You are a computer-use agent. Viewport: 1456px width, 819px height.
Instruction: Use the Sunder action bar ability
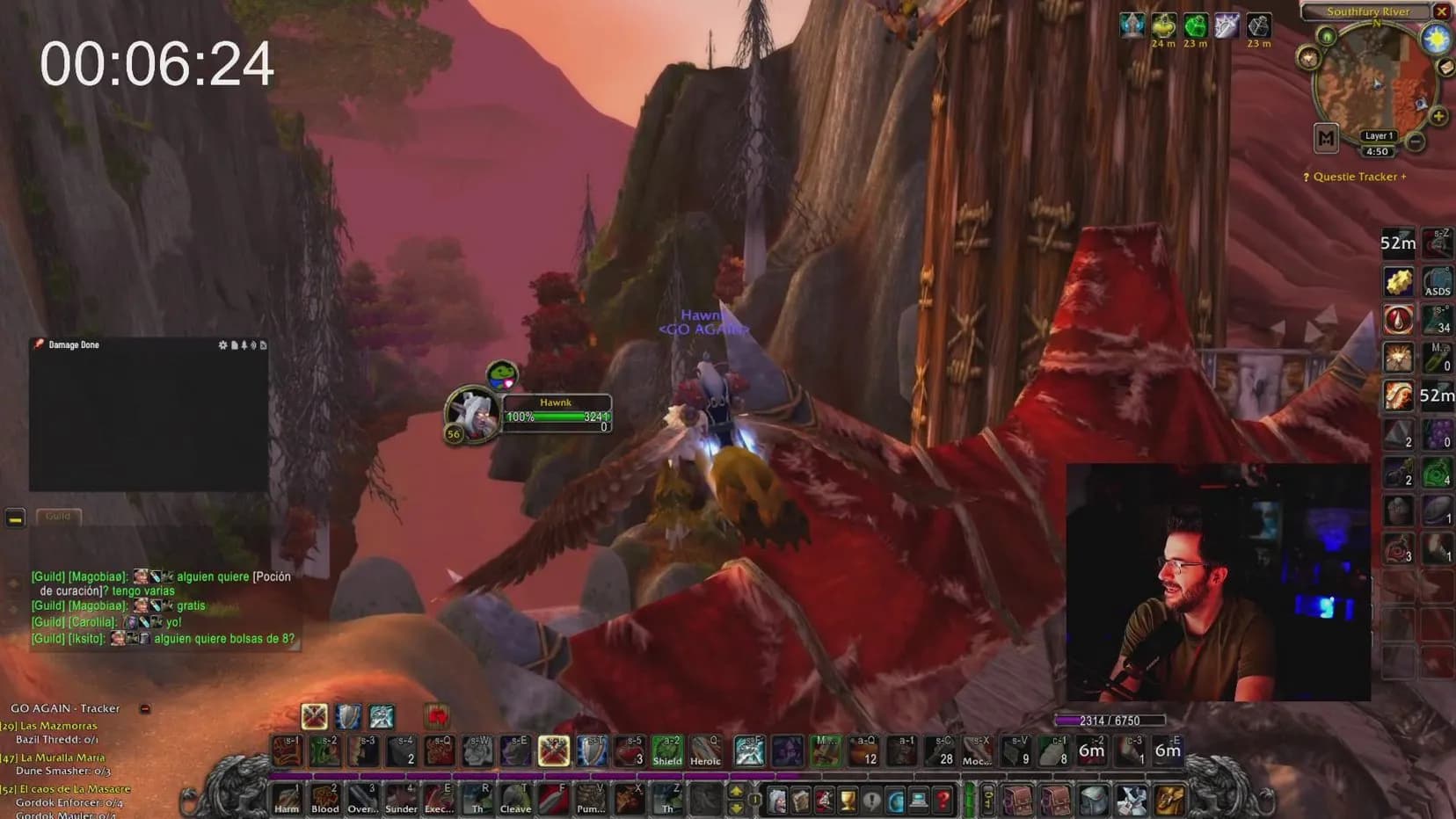click(401, 798)
